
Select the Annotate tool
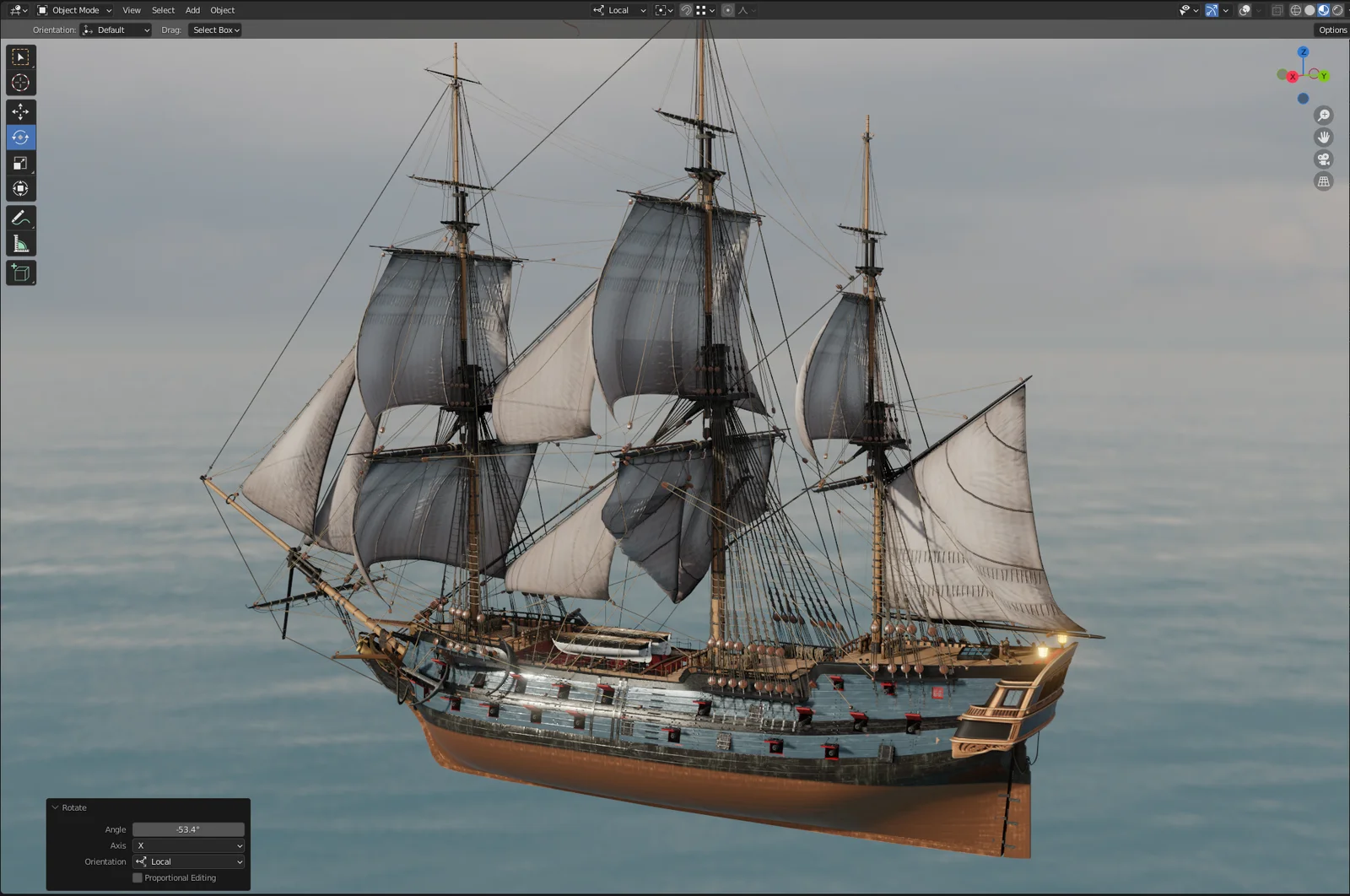[20, 218]
